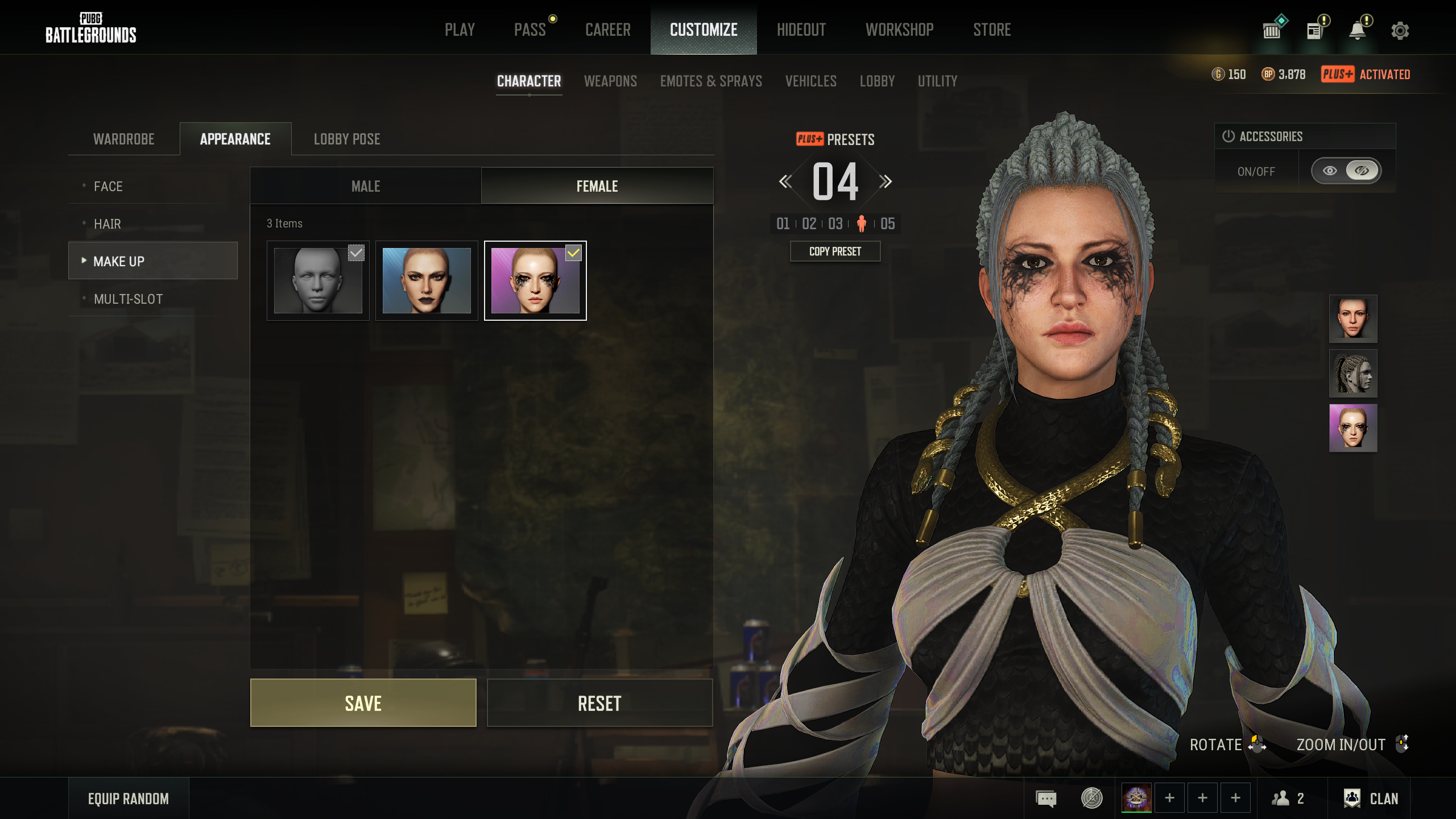Save the current appearance

tap(363, 703)
